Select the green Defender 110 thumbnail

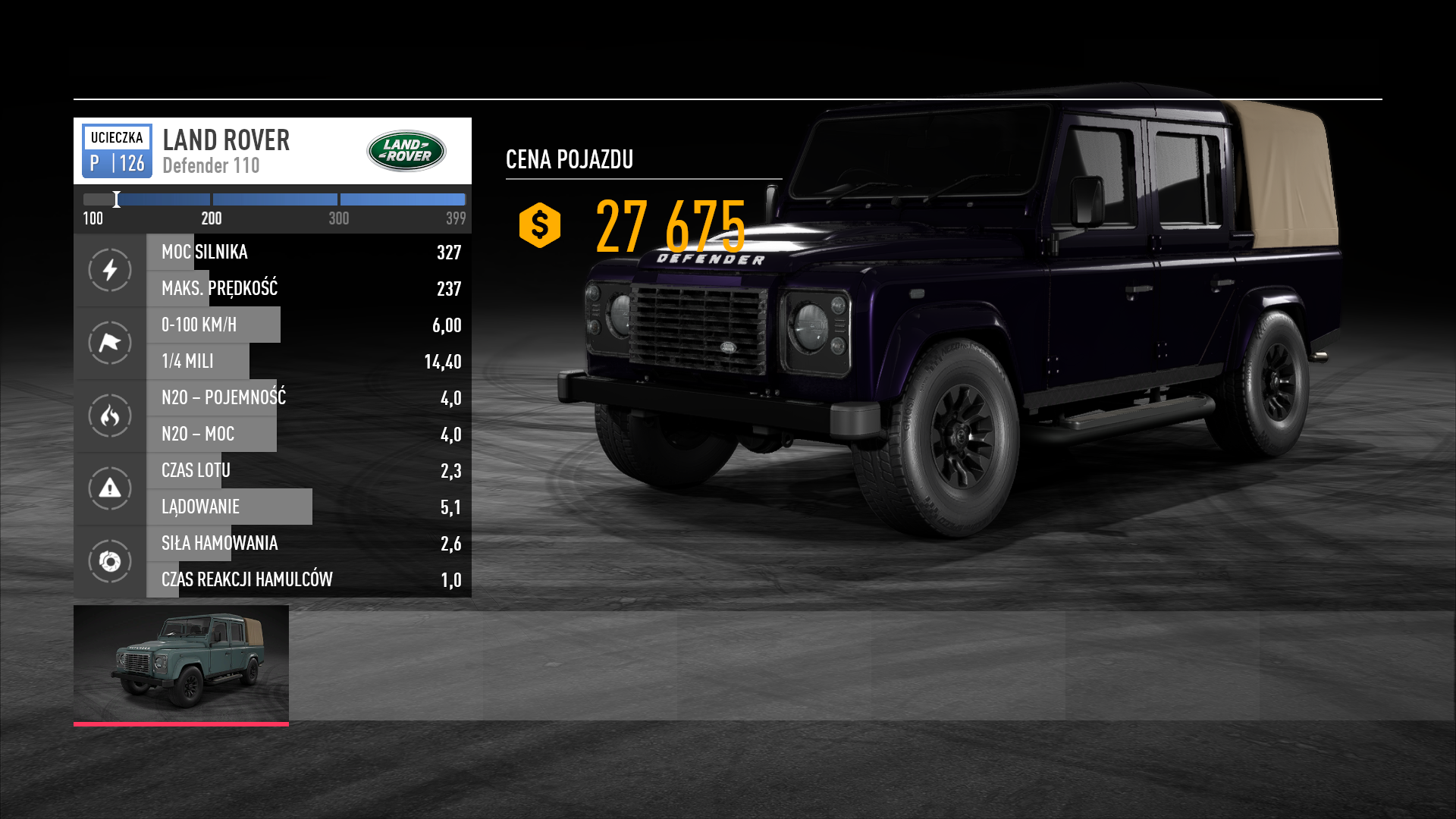(x=181, y=663)
